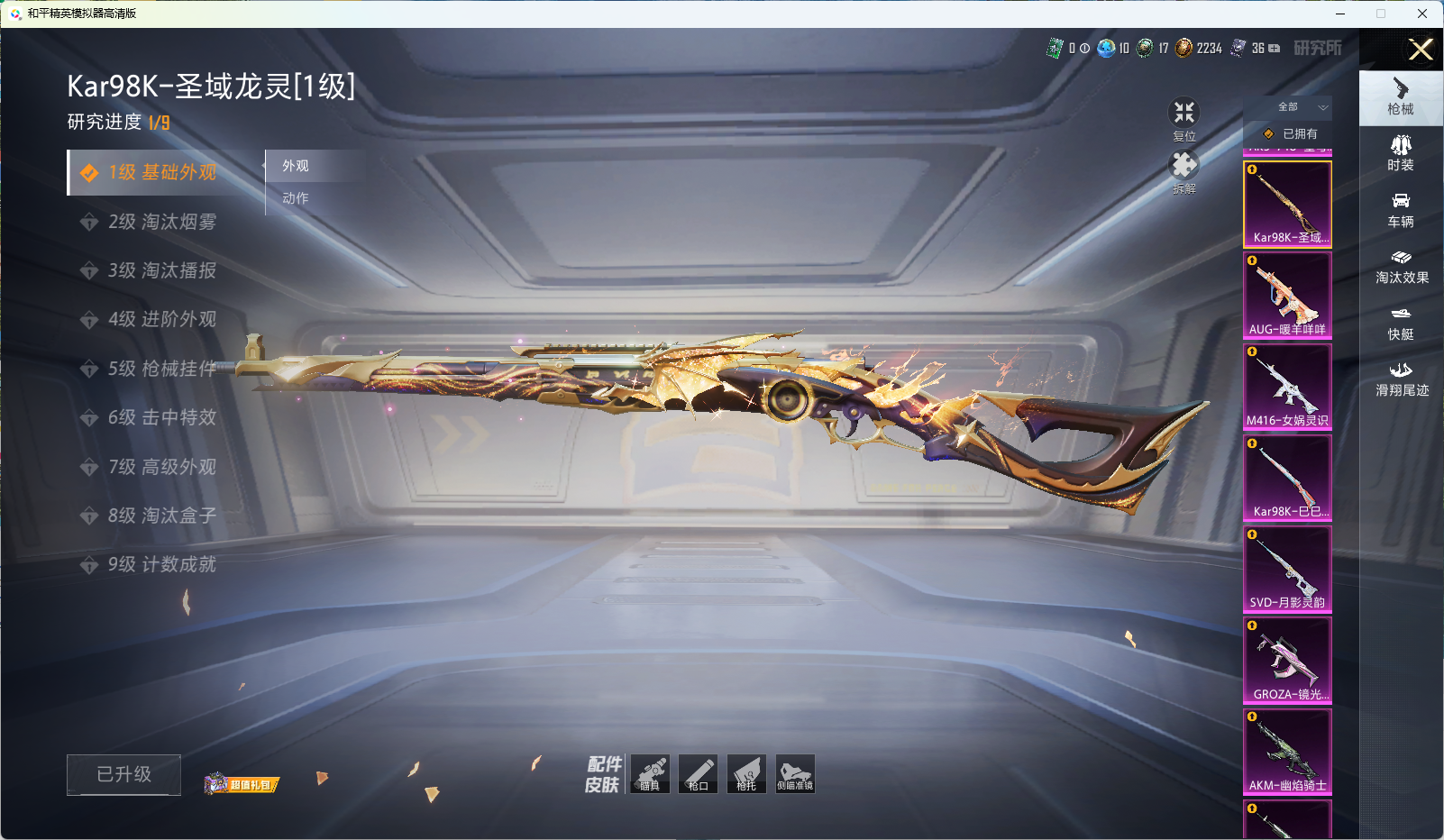Choose the SVD-月影灵韵 skin thumbnail
The image size is (1444, 840).
click(1287, 569)
